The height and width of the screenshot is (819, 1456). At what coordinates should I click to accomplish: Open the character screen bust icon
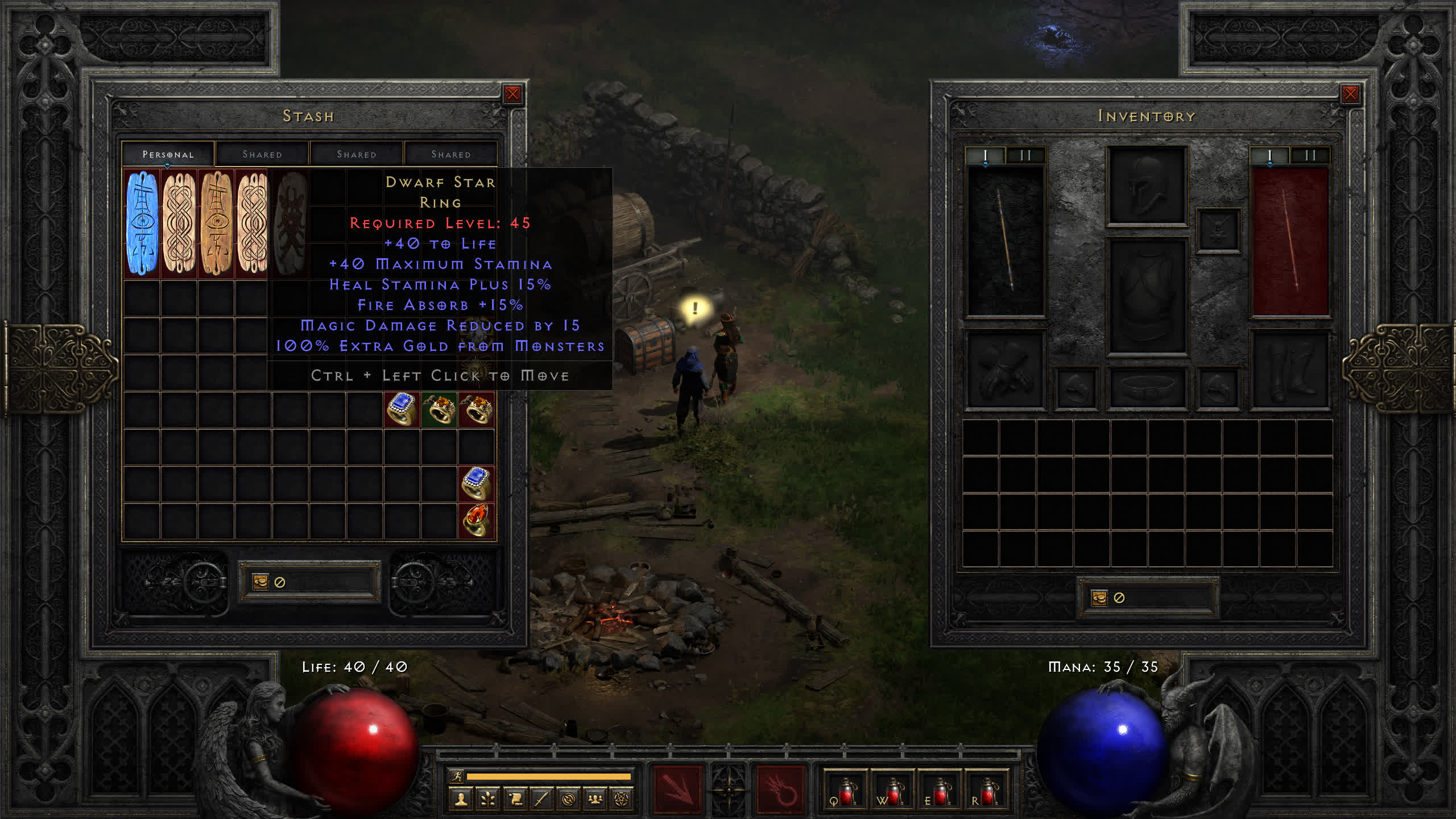tap(461, 800)
